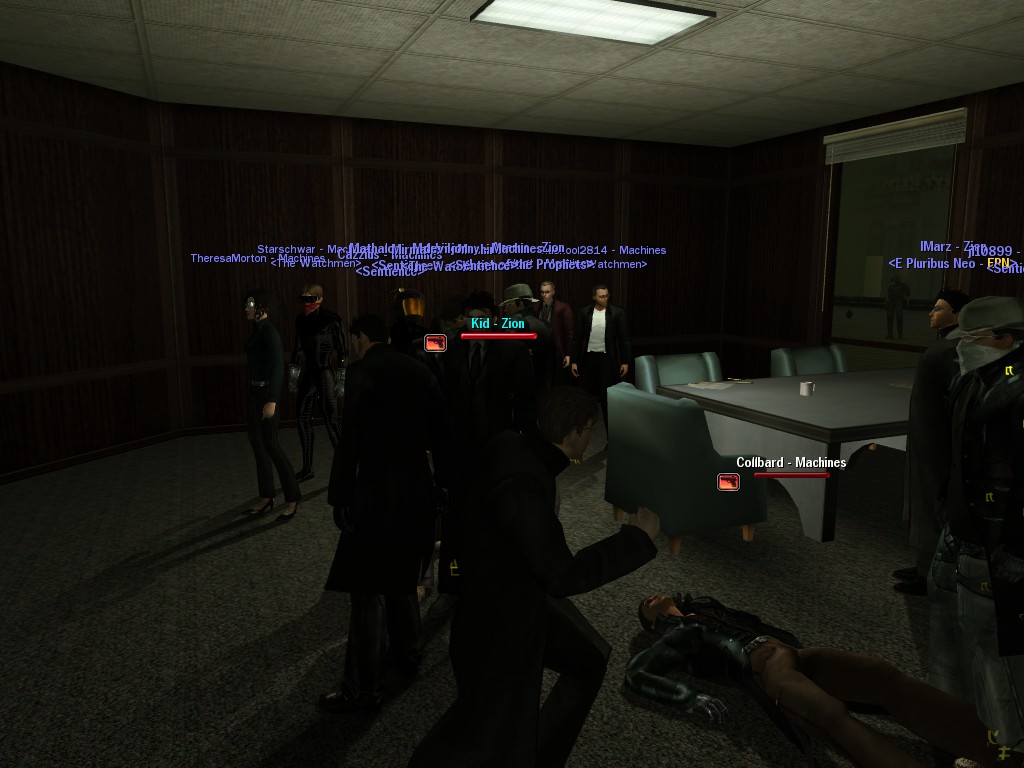The width and height of the screenshot is (1024, 768).
Task: Target the Collbard - Machines nameplate
Action: point(791,462)
